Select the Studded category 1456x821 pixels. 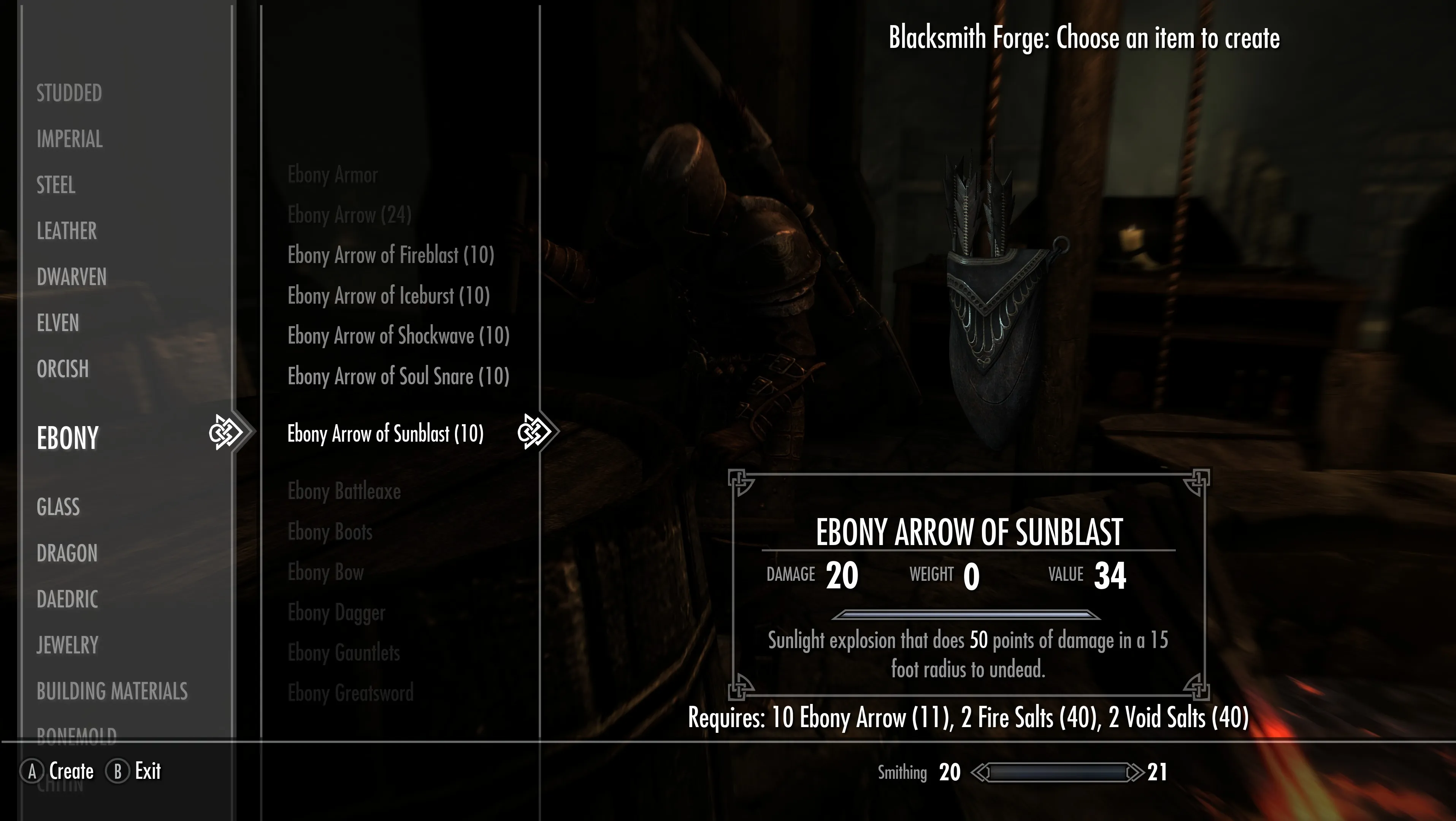click(x=69, y=93)
